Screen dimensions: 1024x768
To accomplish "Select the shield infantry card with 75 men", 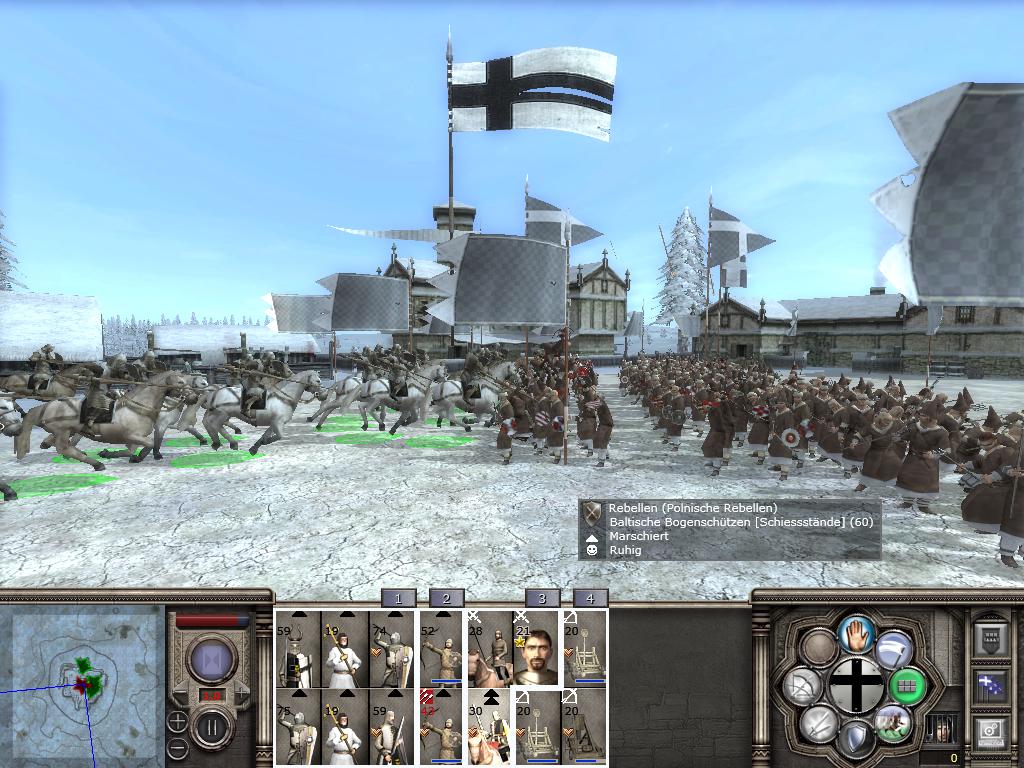I will pos(298,727).
